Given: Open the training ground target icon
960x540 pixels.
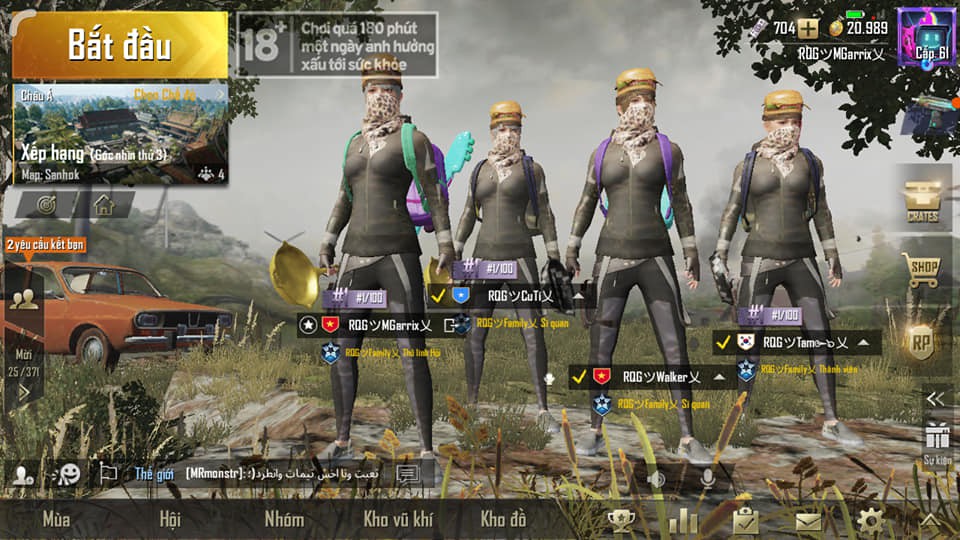Looking at the screenshot, I should (x=46, y=205).
